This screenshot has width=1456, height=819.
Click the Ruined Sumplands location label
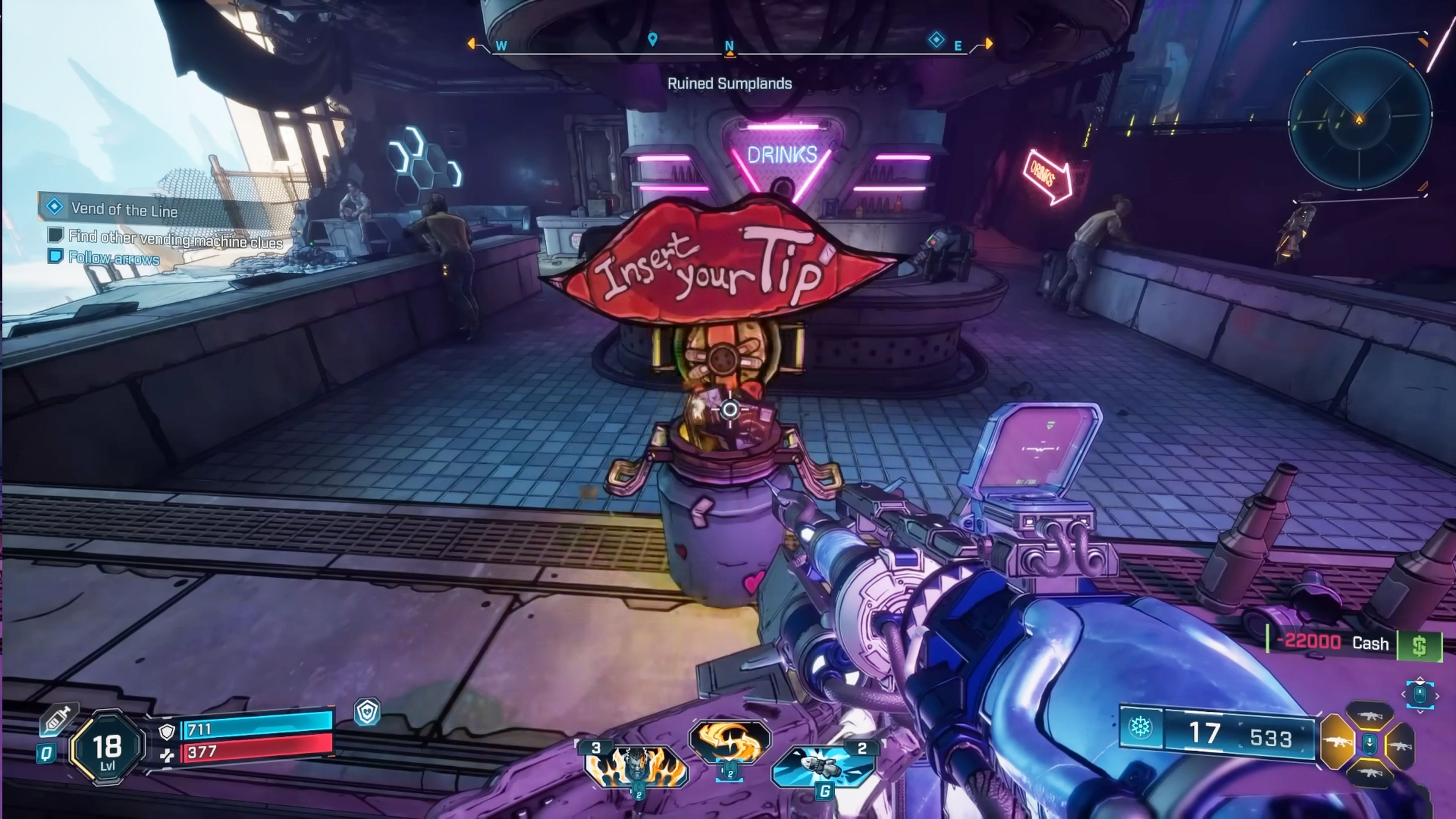tap(731, 84)
